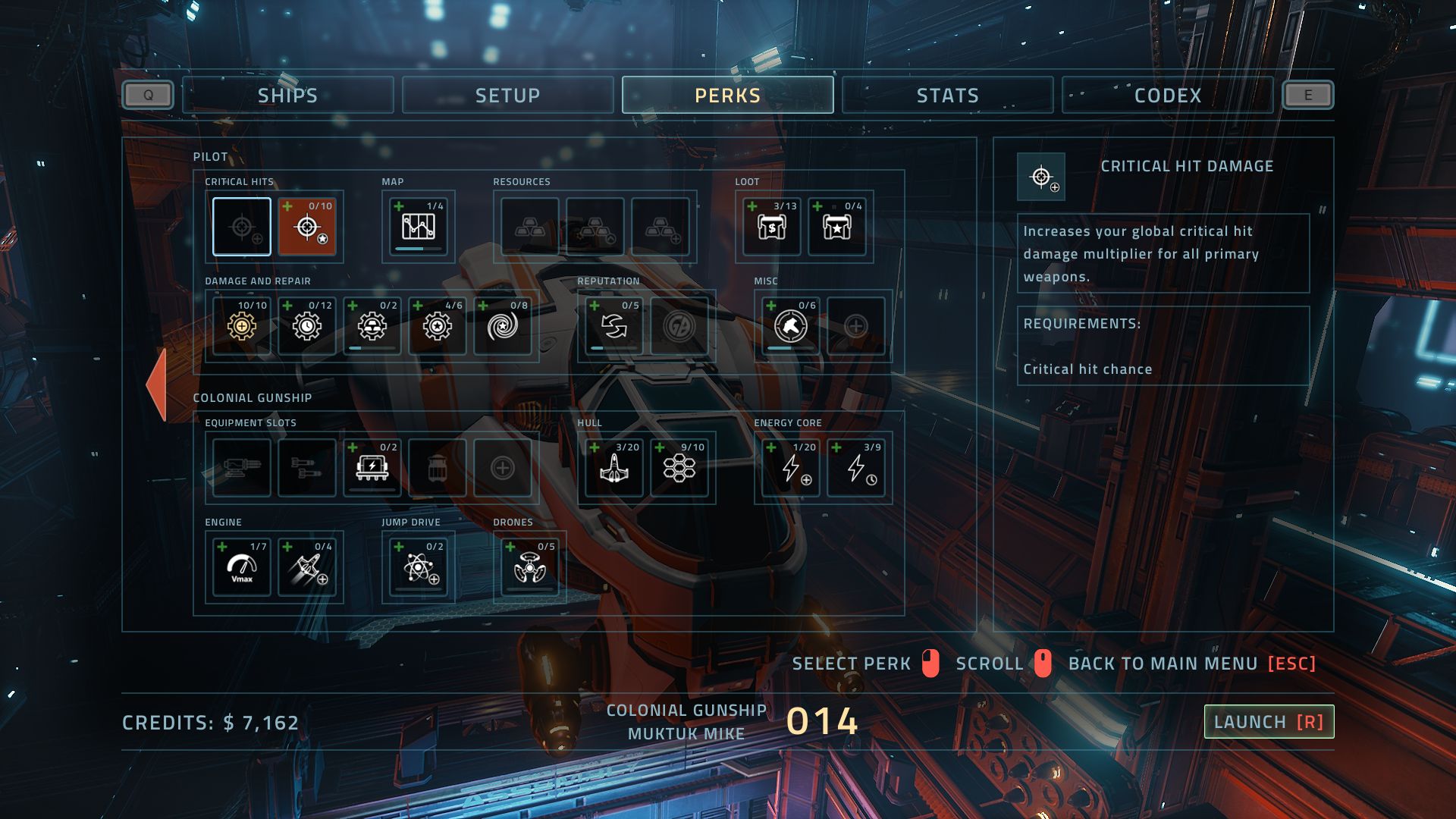Choose the spiral galaxy perk 0/8
The image size is (1456, 819).
(x=503, y=326)
